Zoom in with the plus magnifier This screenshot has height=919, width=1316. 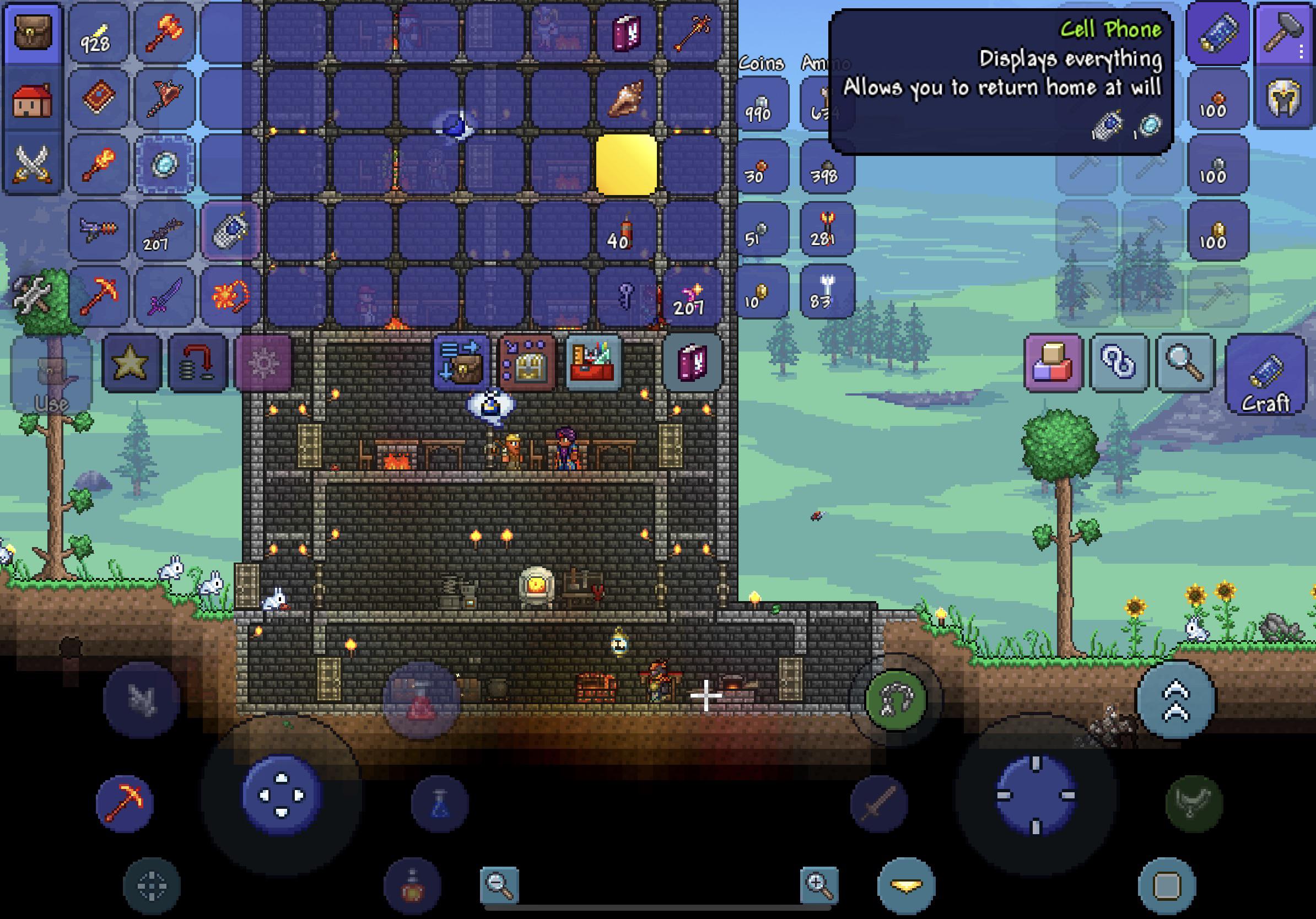pos(819,885)
